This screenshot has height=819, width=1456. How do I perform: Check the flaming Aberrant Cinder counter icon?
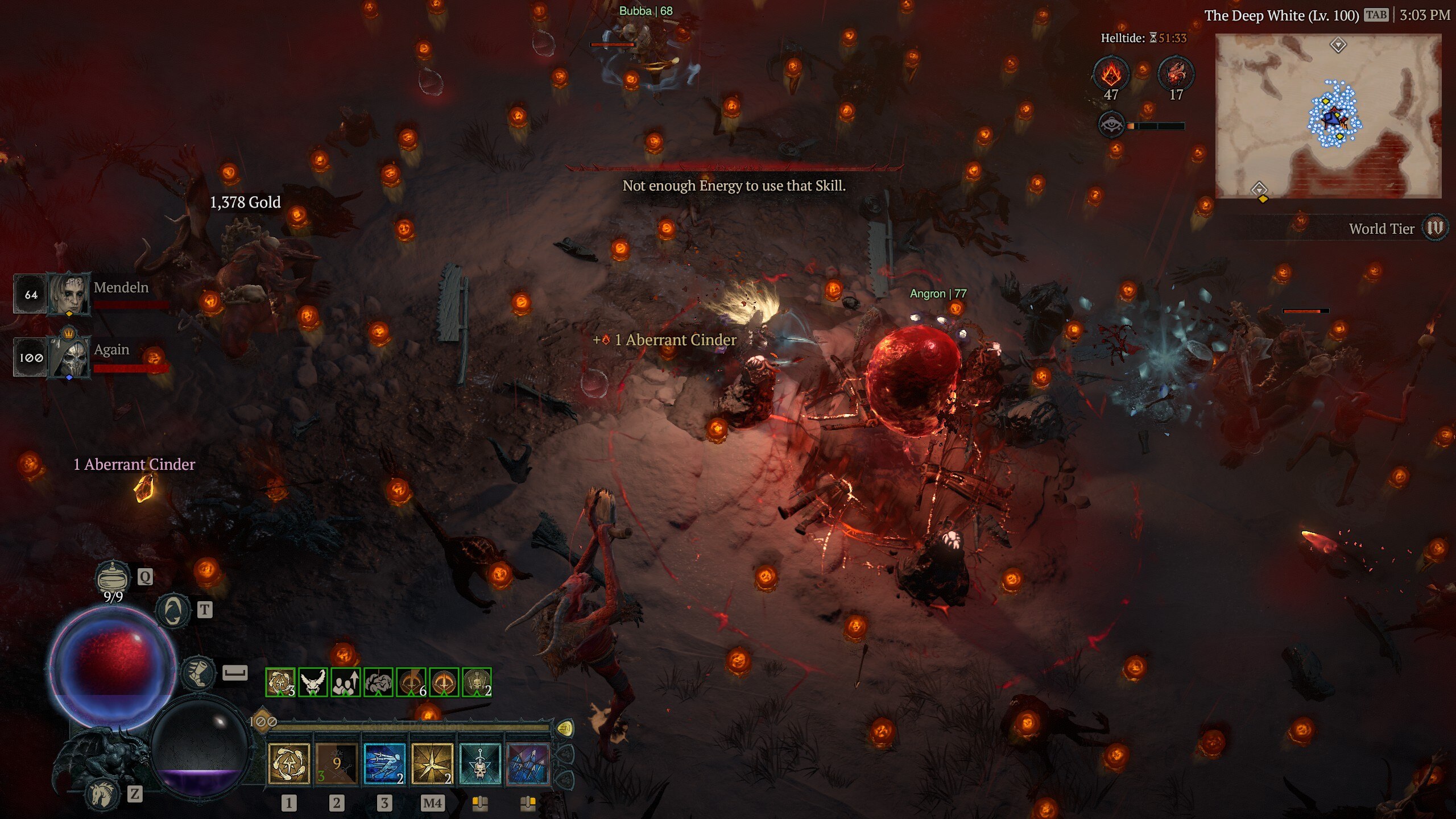tap(1111, 73)
